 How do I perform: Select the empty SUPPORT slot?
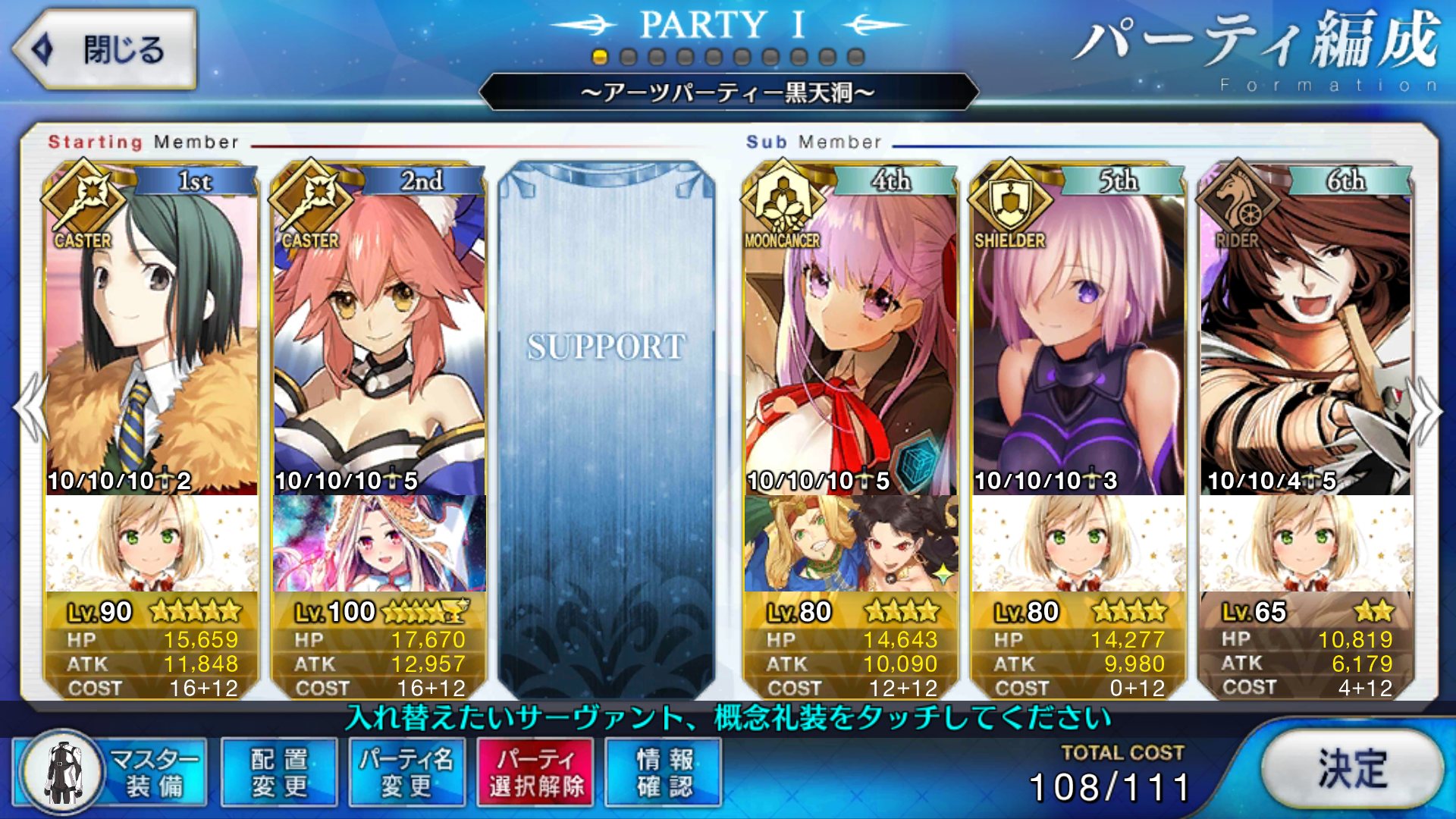tap(607, 425)
